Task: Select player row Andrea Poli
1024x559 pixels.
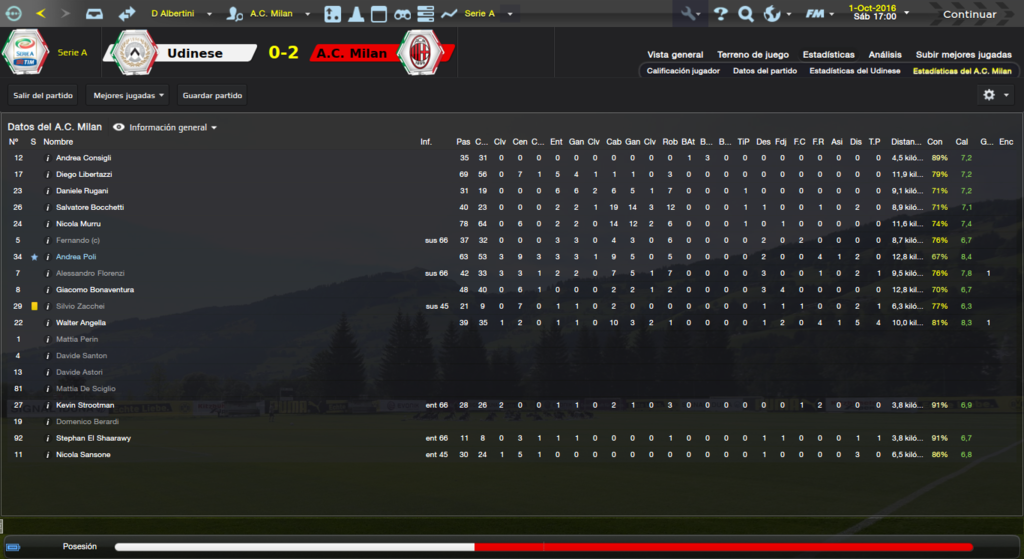Action: [x=84, y=257]
